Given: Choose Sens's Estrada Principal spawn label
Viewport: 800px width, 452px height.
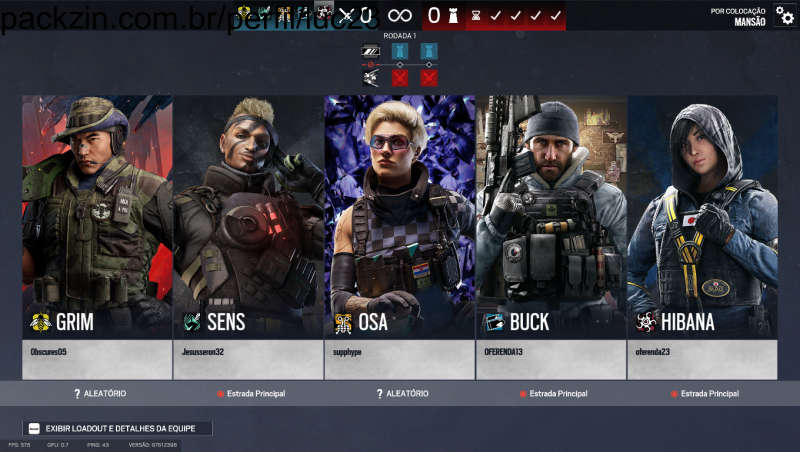Looking at the screenshot, I should click(x=251, y=394).
